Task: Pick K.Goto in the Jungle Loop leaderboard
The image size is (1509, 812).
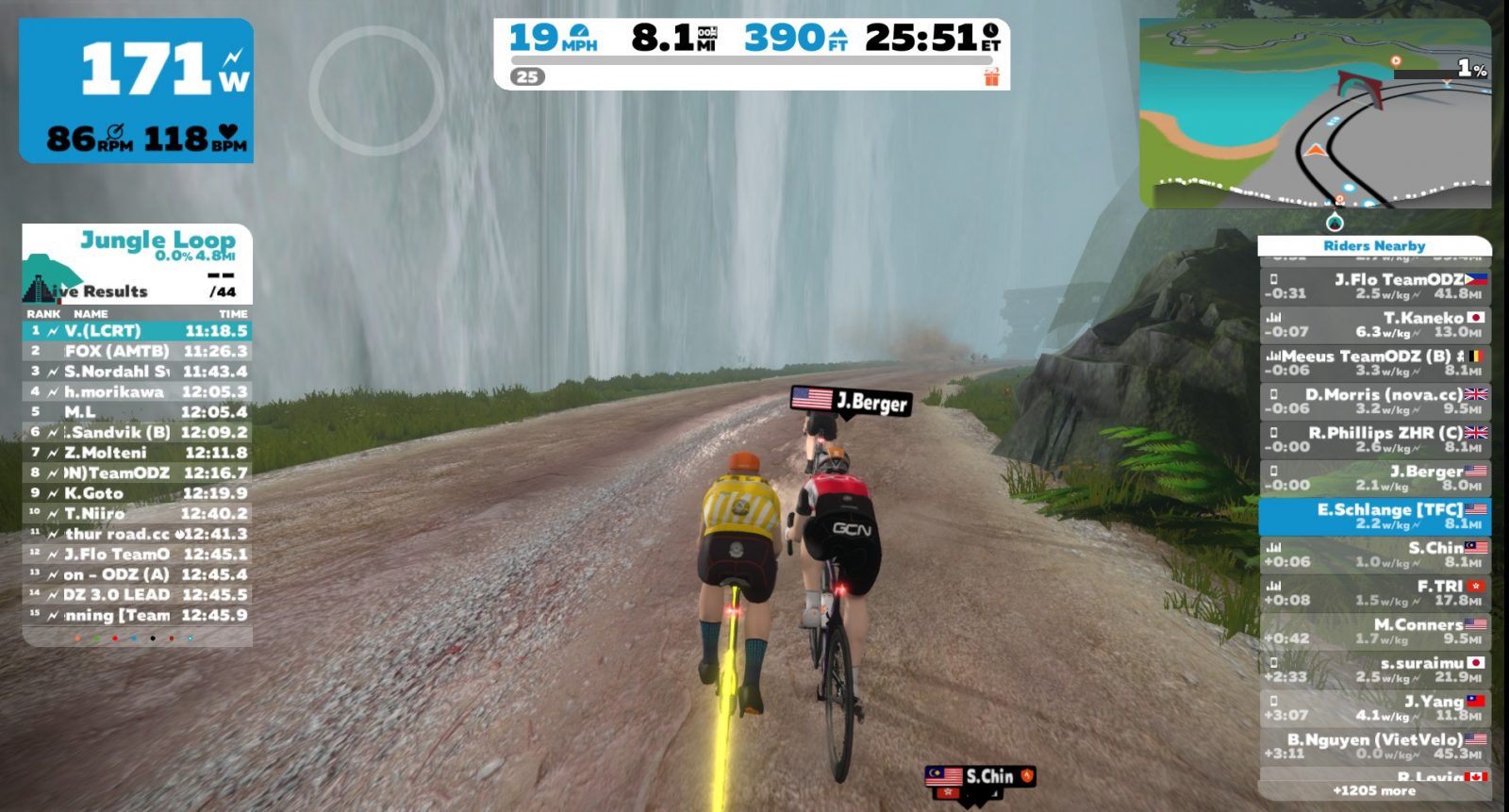Action: [x=137, y=493]
